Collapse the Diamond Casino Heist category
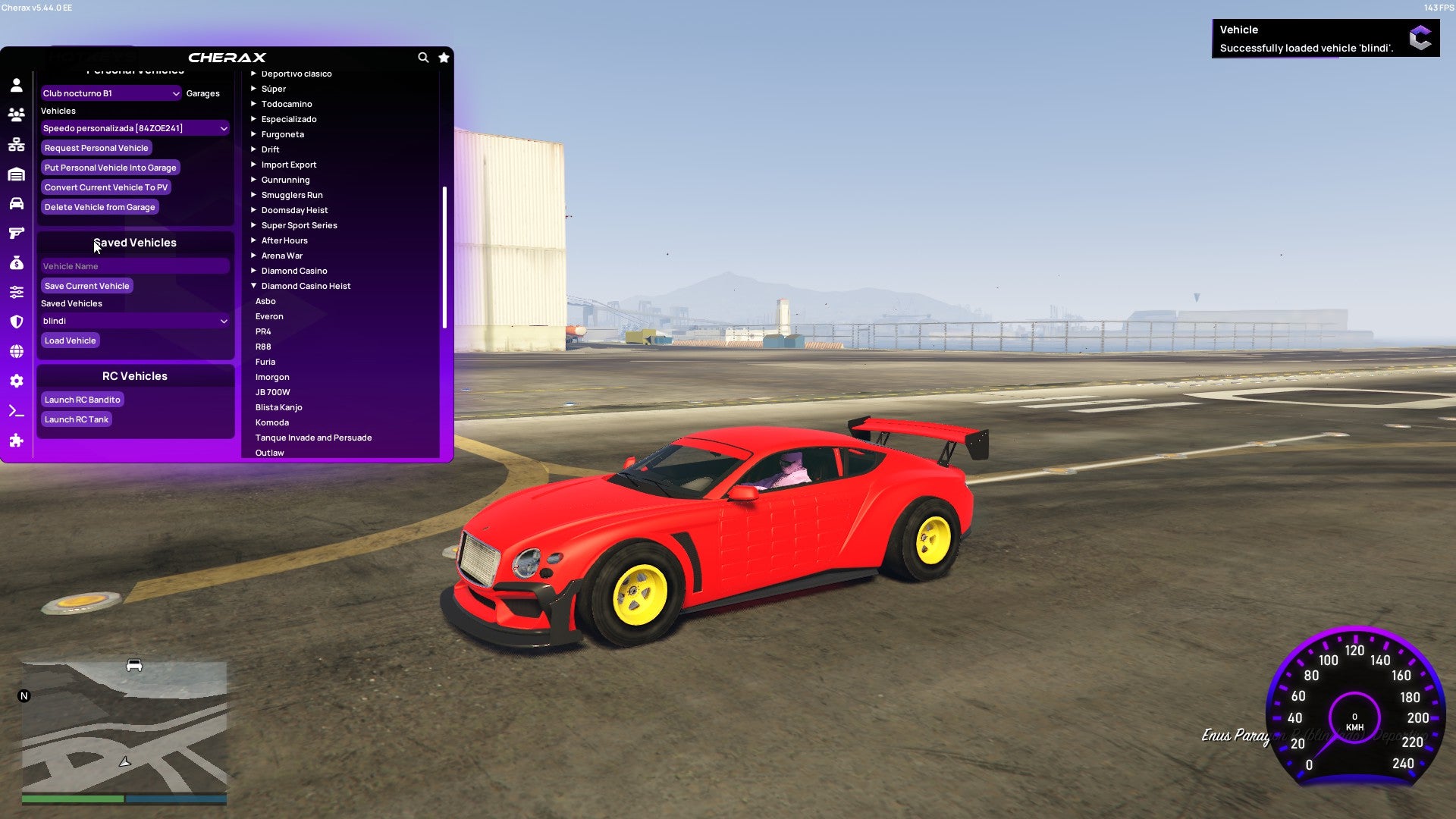 click(306, 286)
